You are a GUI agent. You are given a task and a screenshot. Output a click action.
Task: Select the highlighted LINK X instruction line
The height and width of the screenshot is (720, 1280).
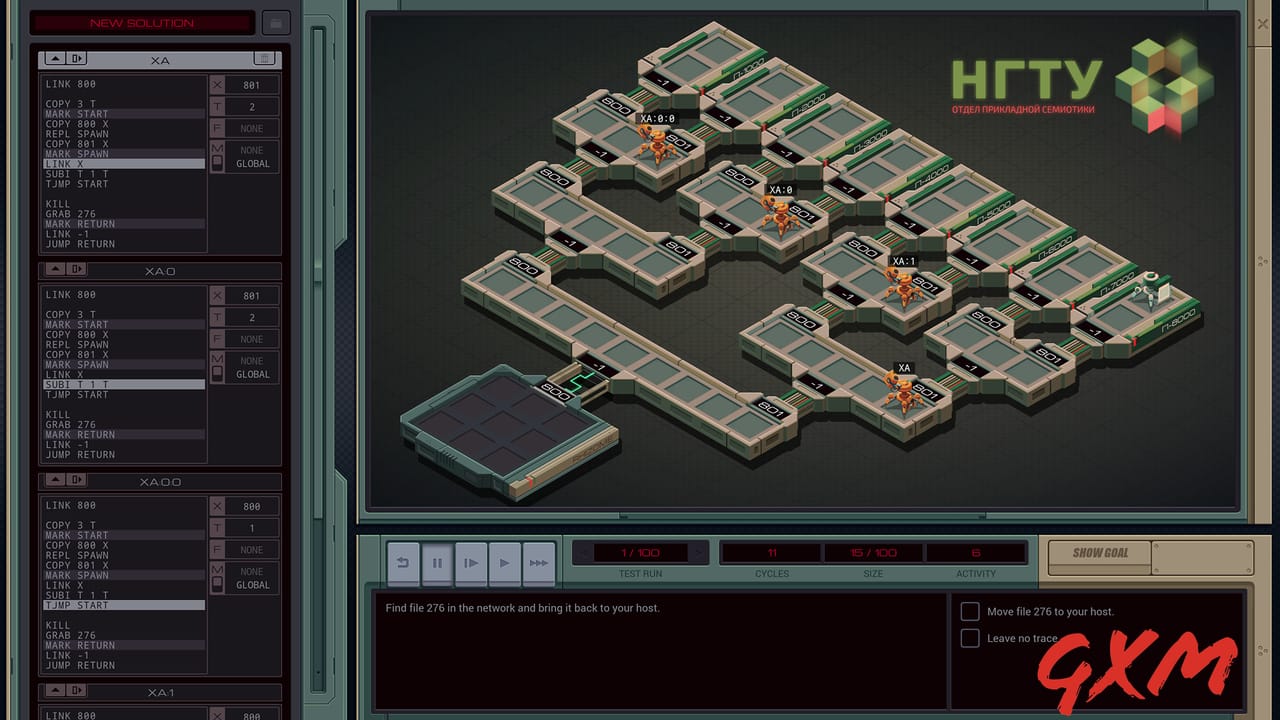120,163
